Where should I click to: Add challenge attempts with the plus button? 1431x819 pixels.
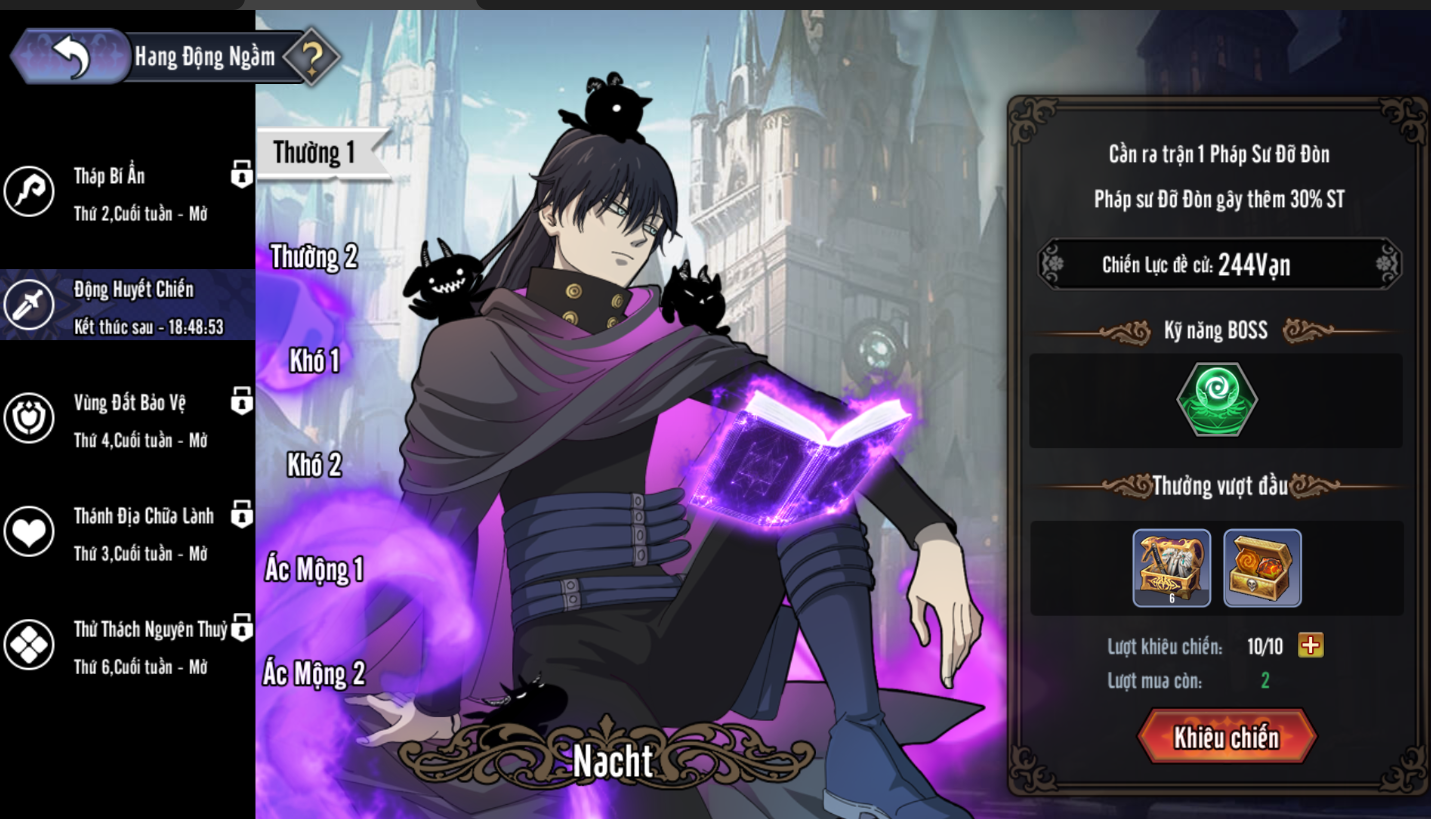point(1310,646)
